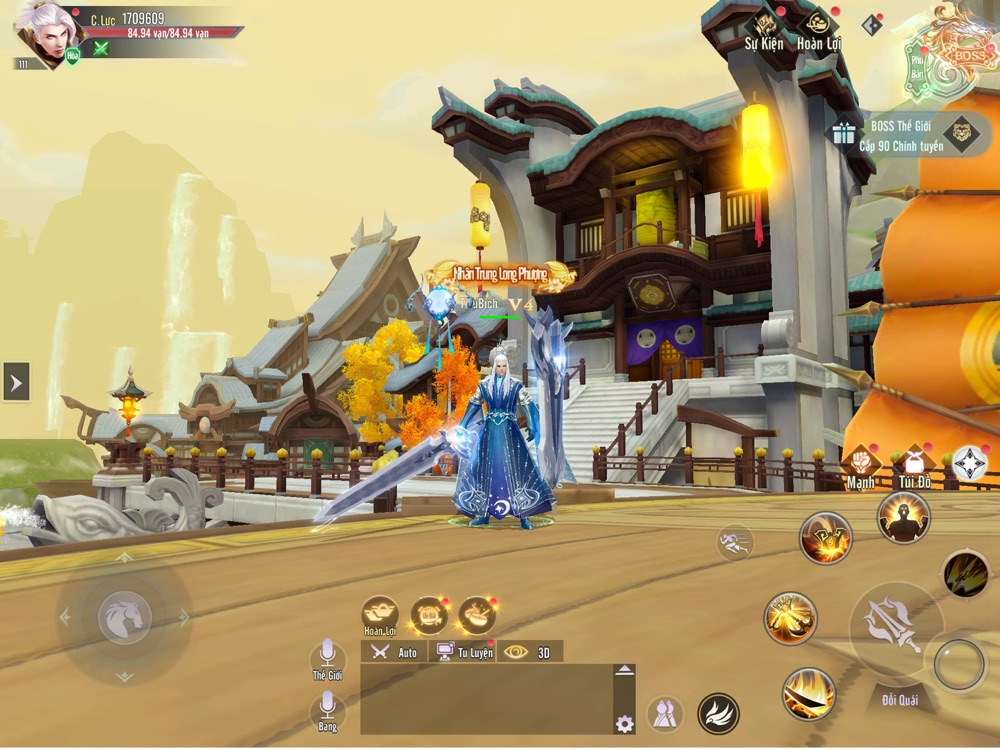Expand the collapsed left side panel arrow
The height and width of the screenshot is (750, 1000).
click(x=16, y=381)
